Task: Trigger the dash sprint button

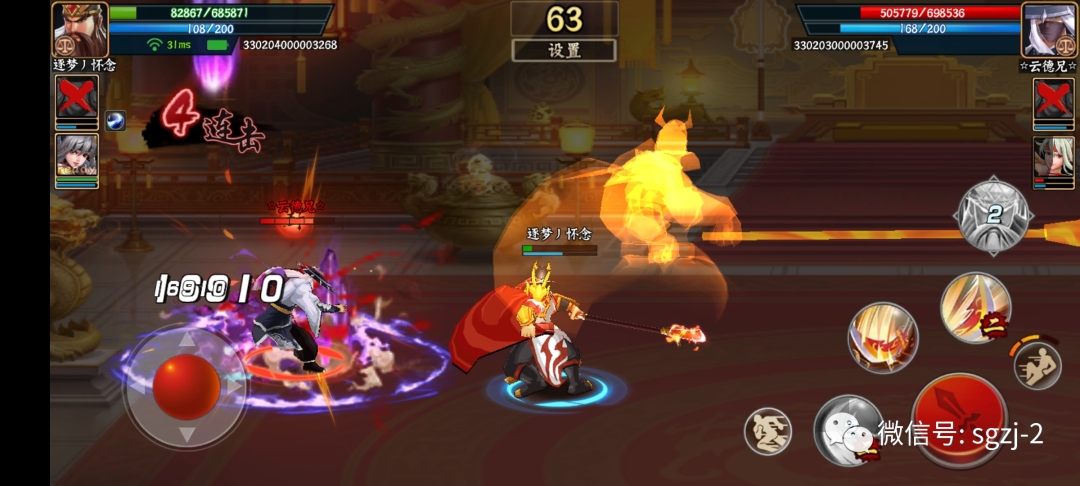Action: click(1036, 365)
